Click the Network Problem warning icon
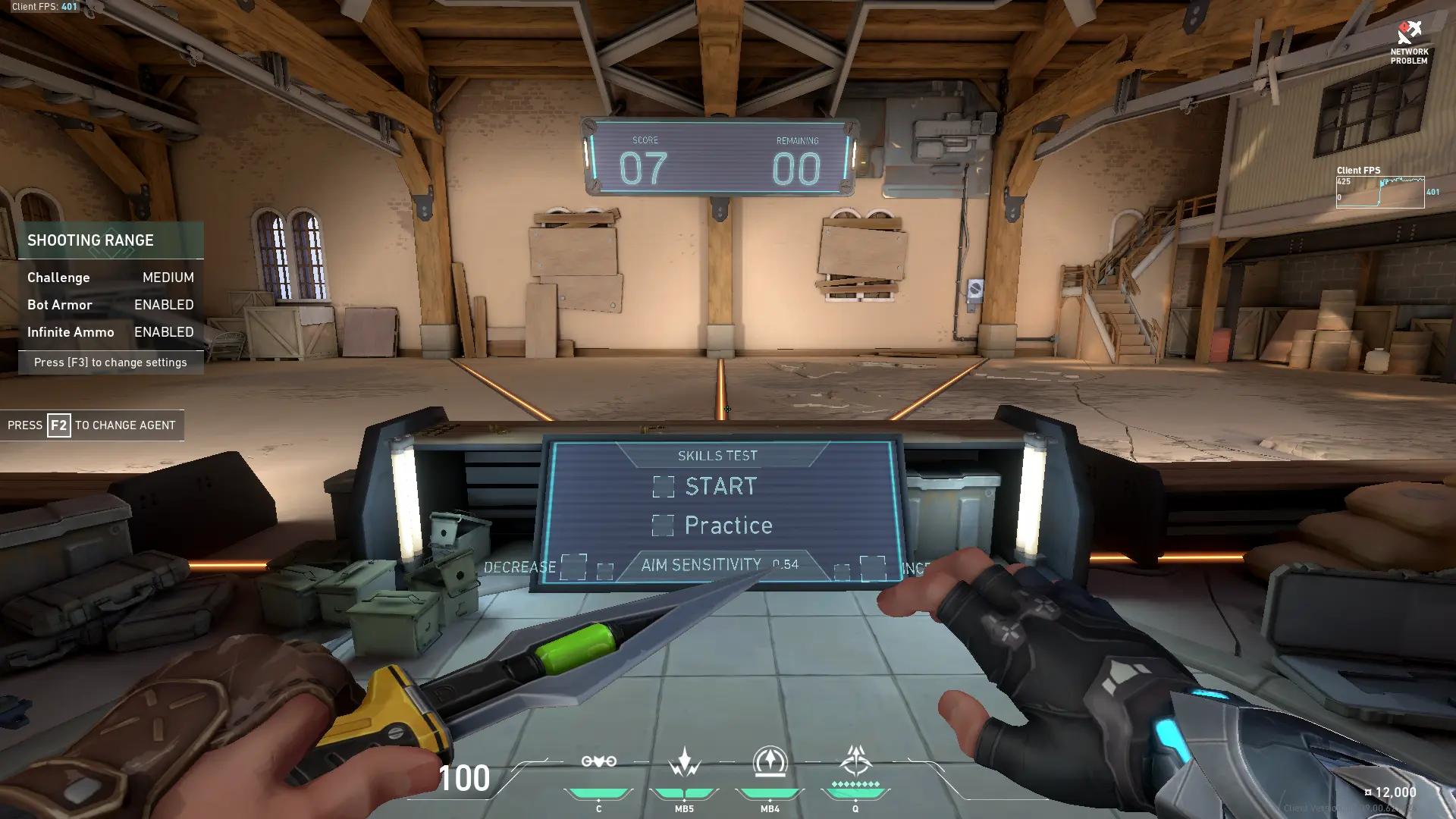The image size is (1456, 819). 1409,33
